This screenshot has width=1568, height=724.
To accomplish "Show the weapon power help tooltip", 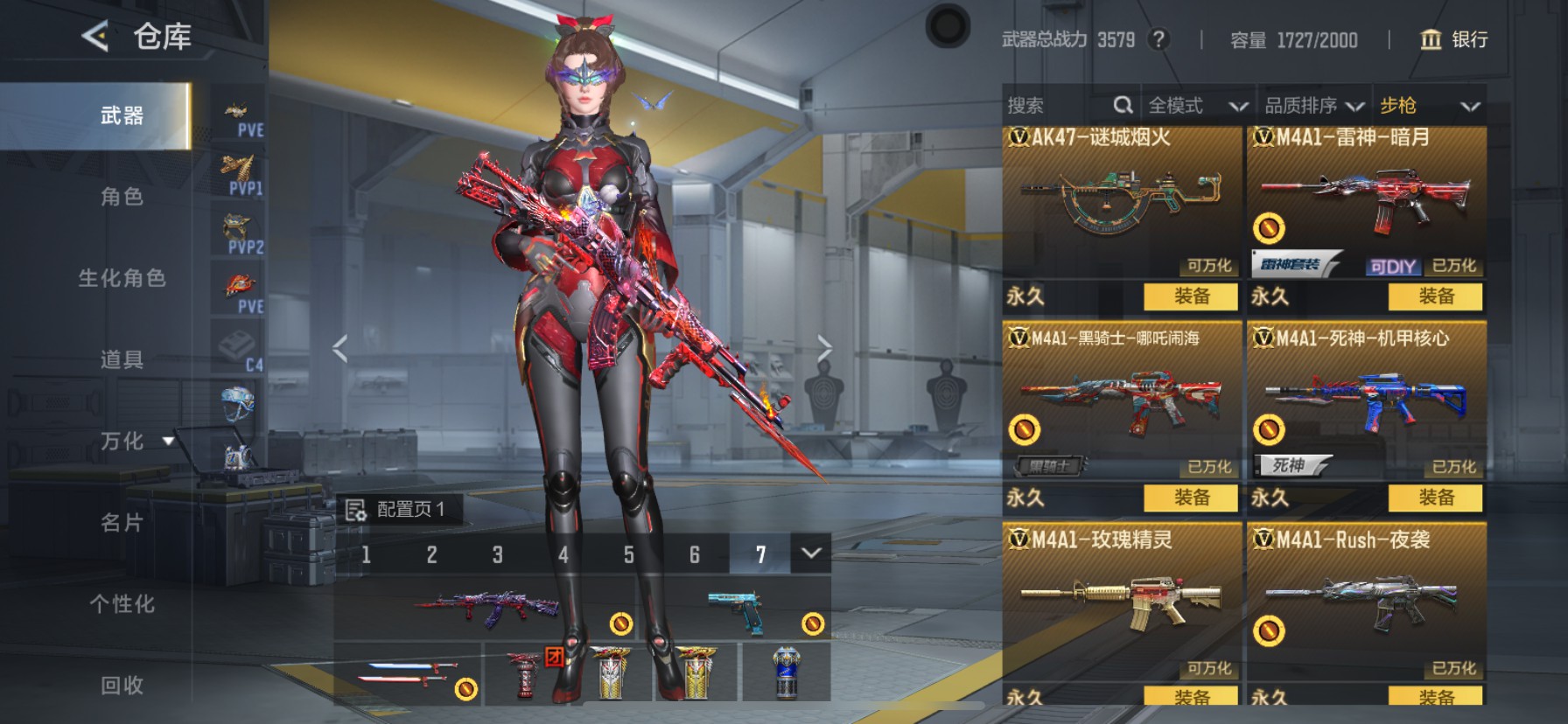I will [x=1158, y=39].
